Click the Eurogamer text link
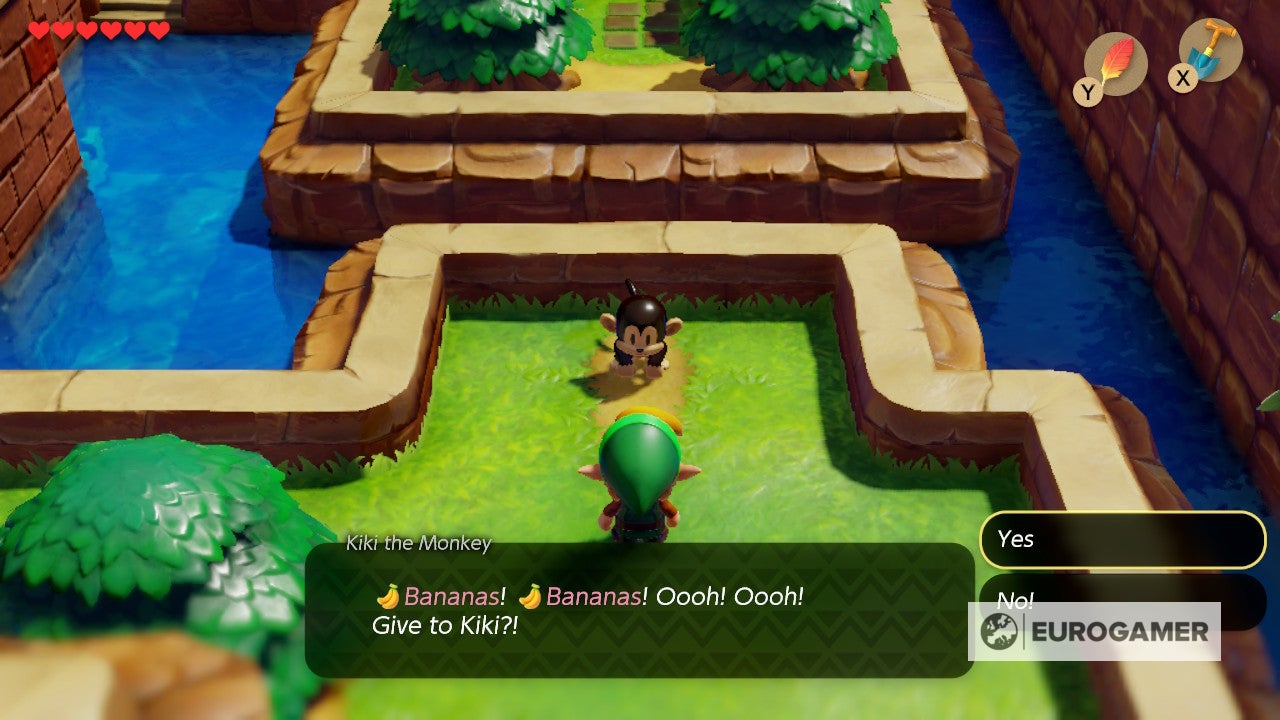 [1120, 631]
